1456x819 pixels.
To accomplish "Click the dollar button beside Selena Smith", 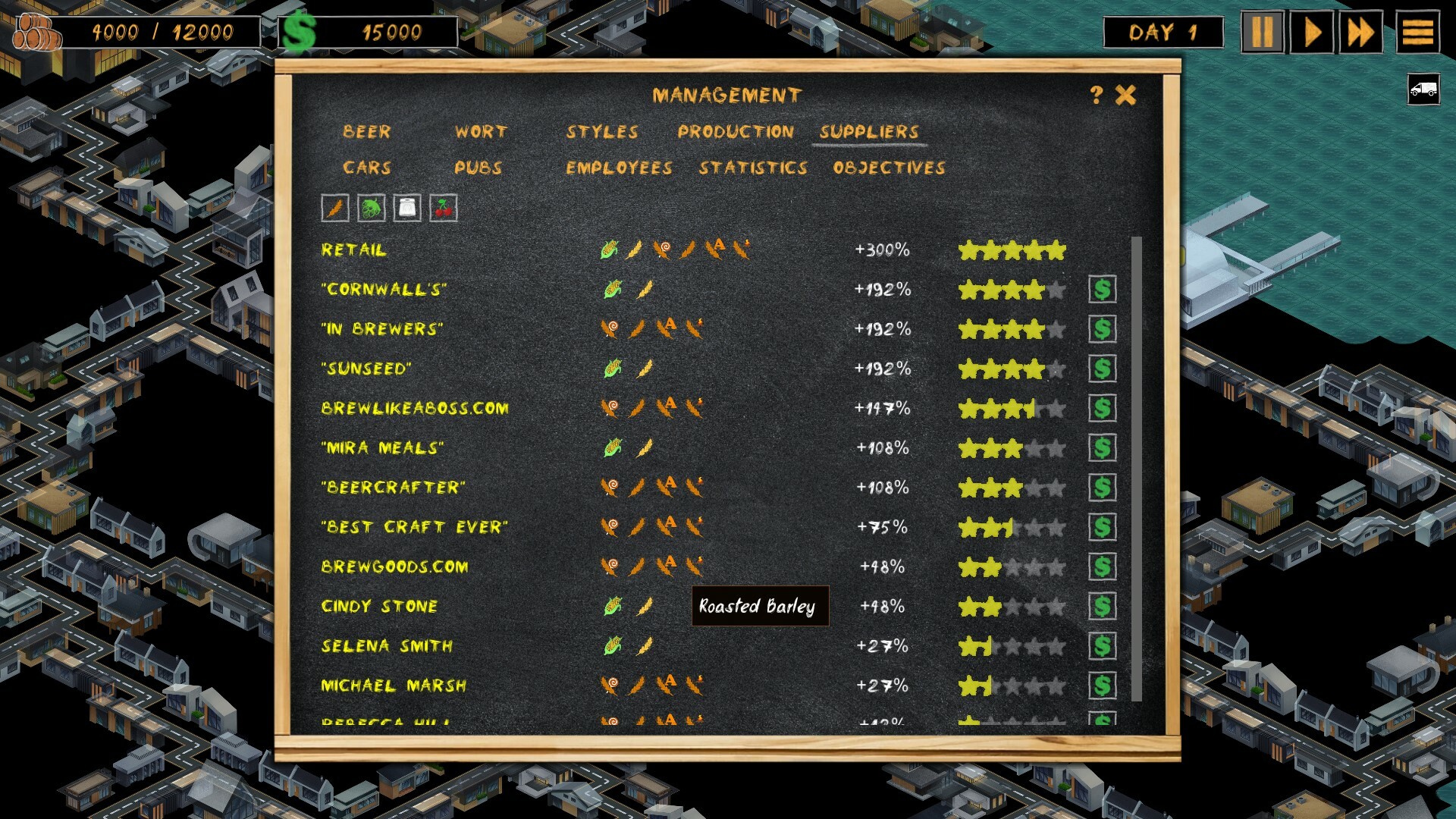I will [1103, 647].
